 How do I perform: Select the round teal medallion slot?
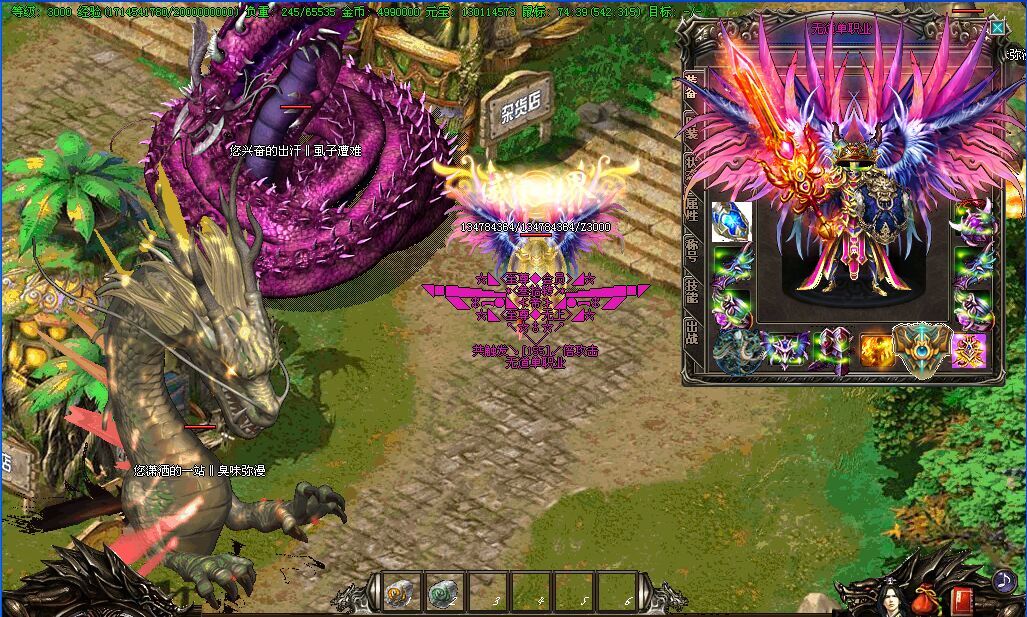click(x=735, y=352)
